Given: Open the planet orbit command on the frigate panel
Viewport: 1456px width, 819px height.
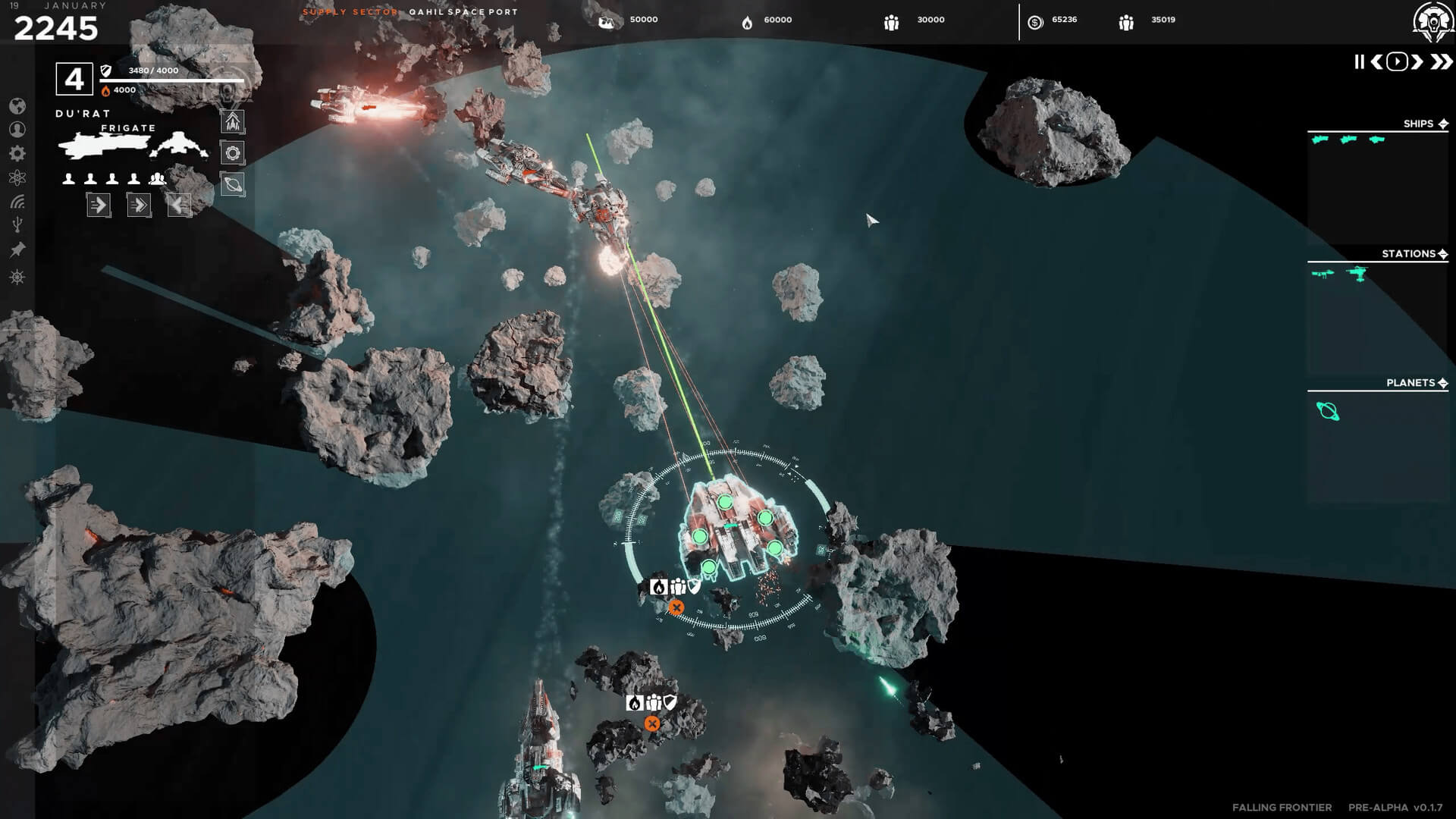Looking at the screenshot, I should tap(233, 184).
